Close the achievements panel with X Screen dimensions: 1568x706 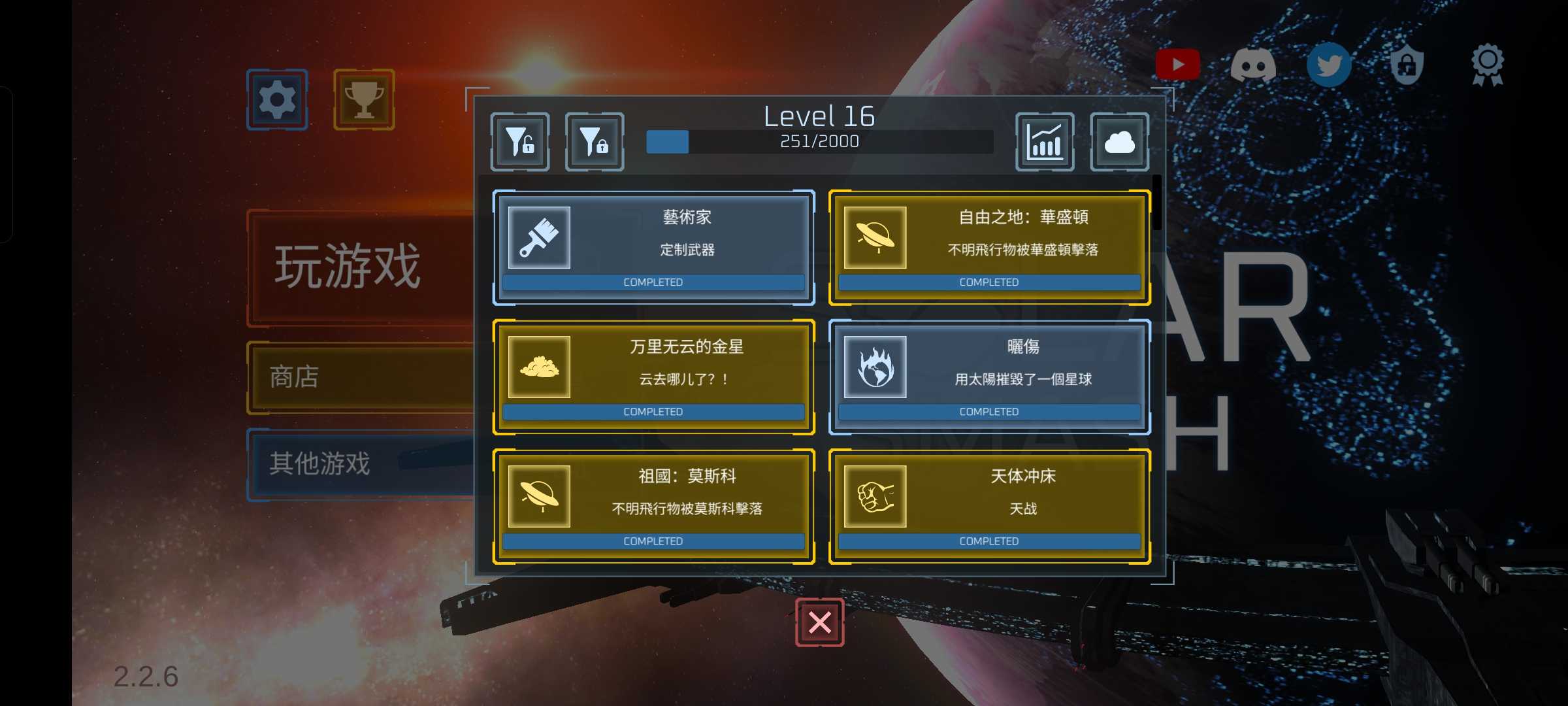(819, 623)
